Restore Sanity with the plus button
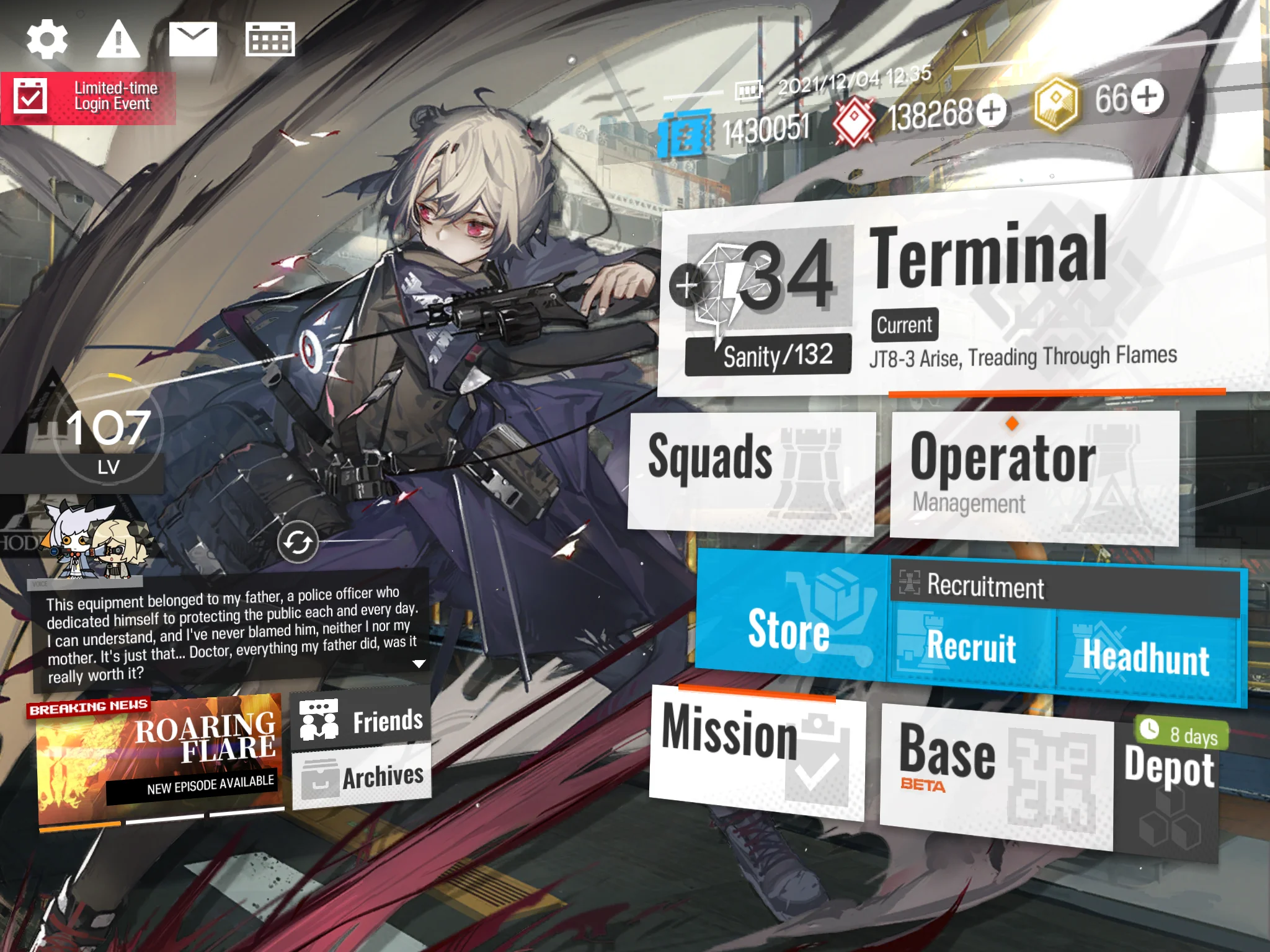This screenshot has width=1270, height=952. point(686,286)
